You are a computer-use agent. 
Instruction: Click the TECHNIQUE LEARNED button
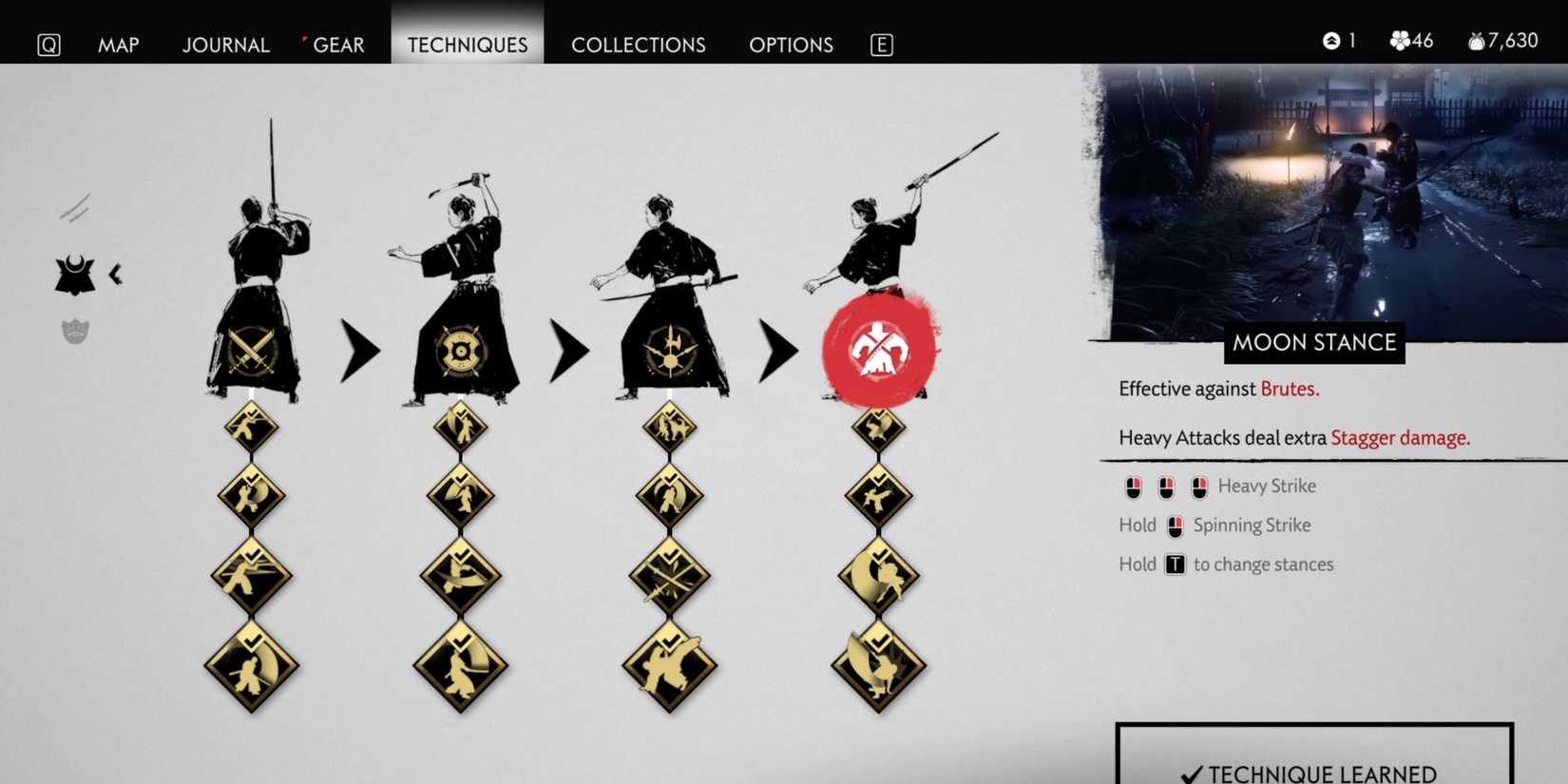(x=1314, y=765)
